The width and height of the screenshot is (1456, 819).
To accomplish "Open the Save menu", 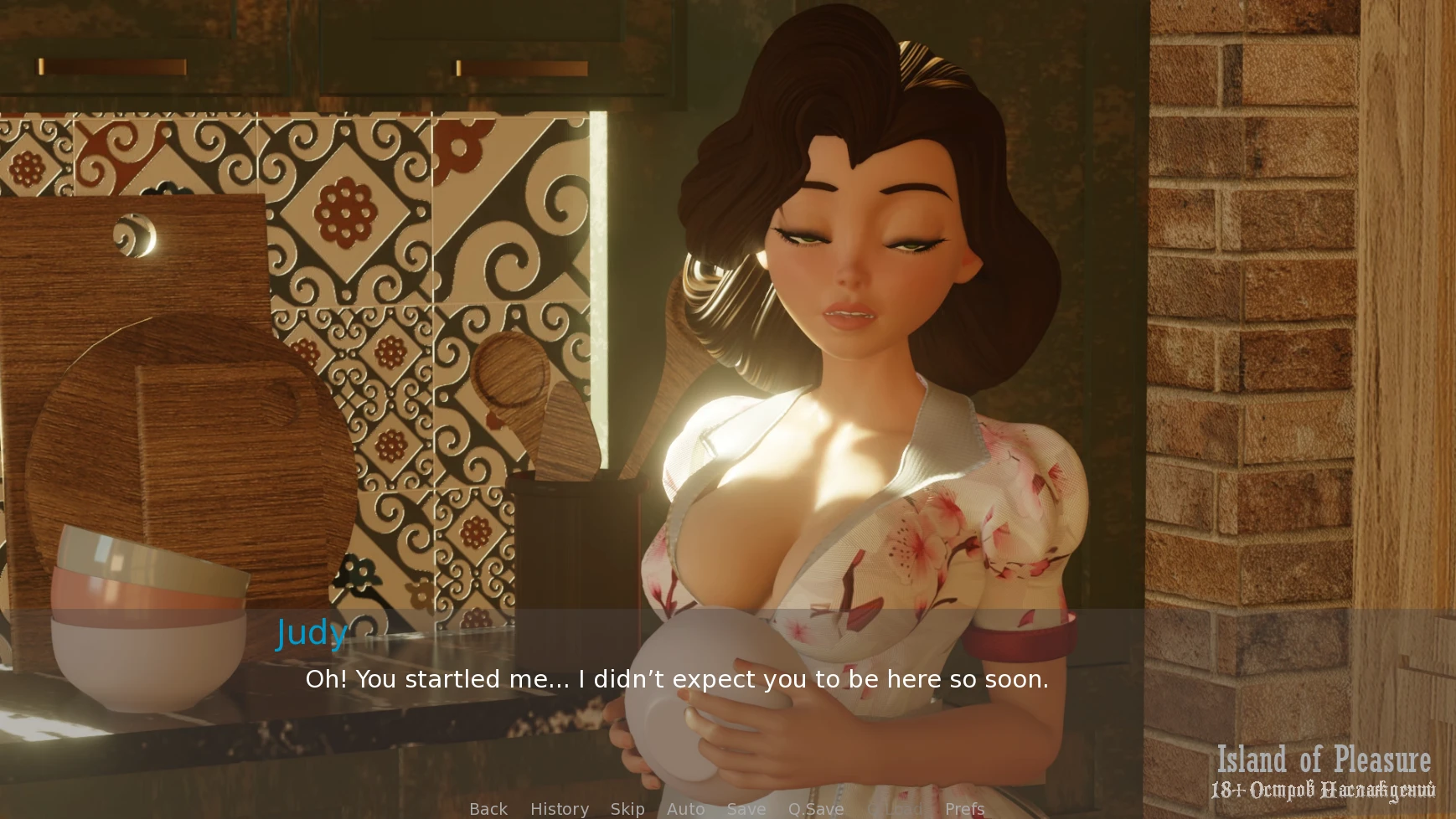I will (746, 809).
